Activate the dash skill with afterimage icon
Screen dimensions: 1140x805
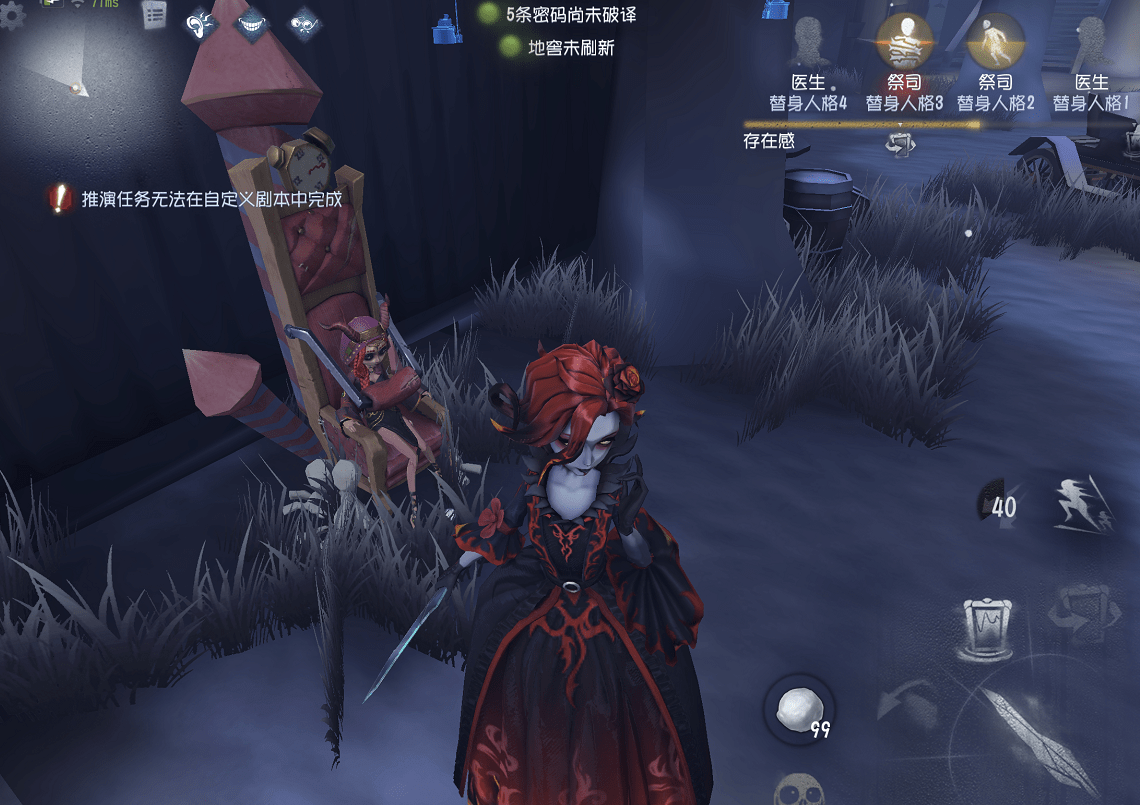tap(1085, 503)
